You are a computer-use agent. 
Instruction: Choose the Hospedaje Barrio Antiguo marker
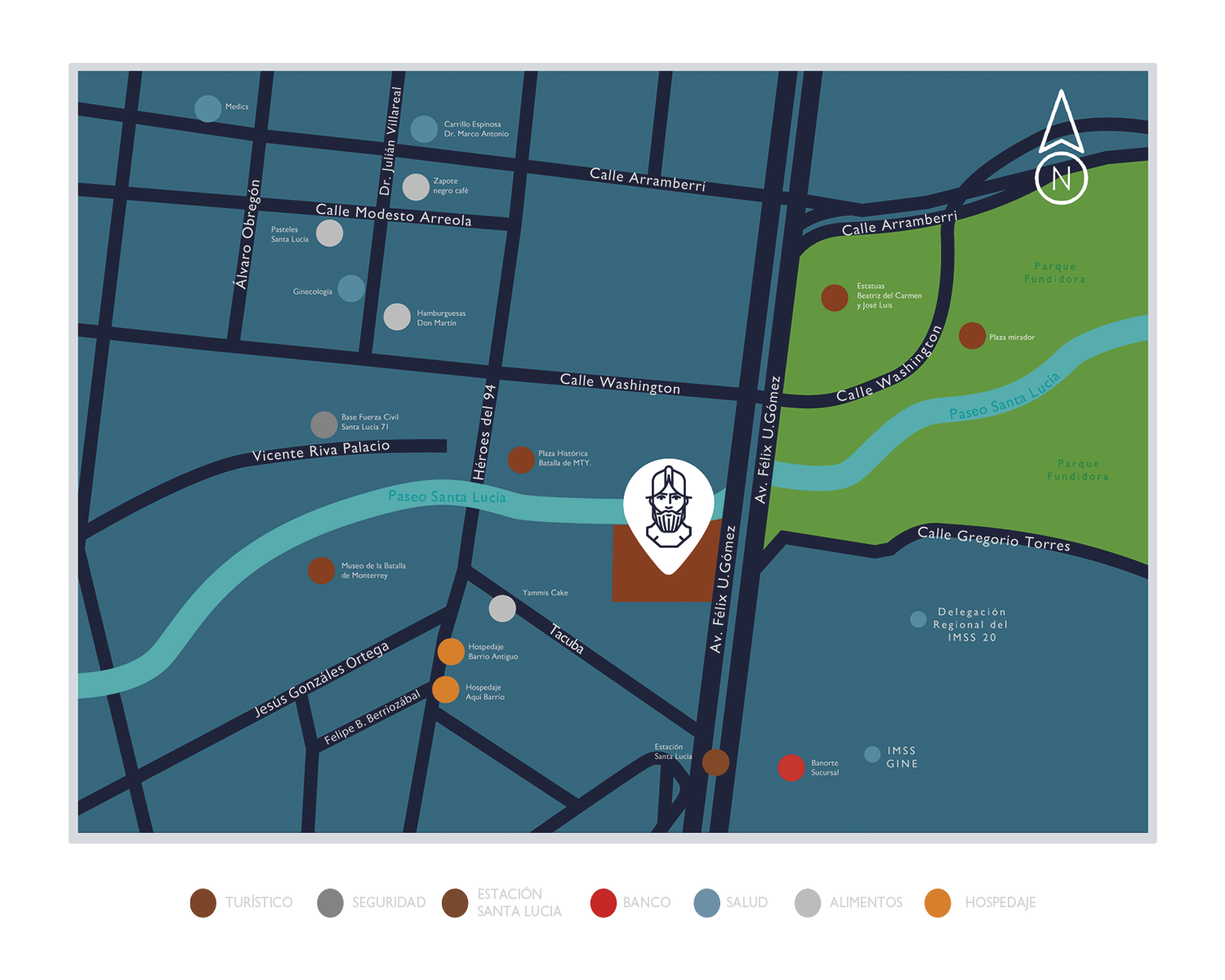(x=451, y=652)
